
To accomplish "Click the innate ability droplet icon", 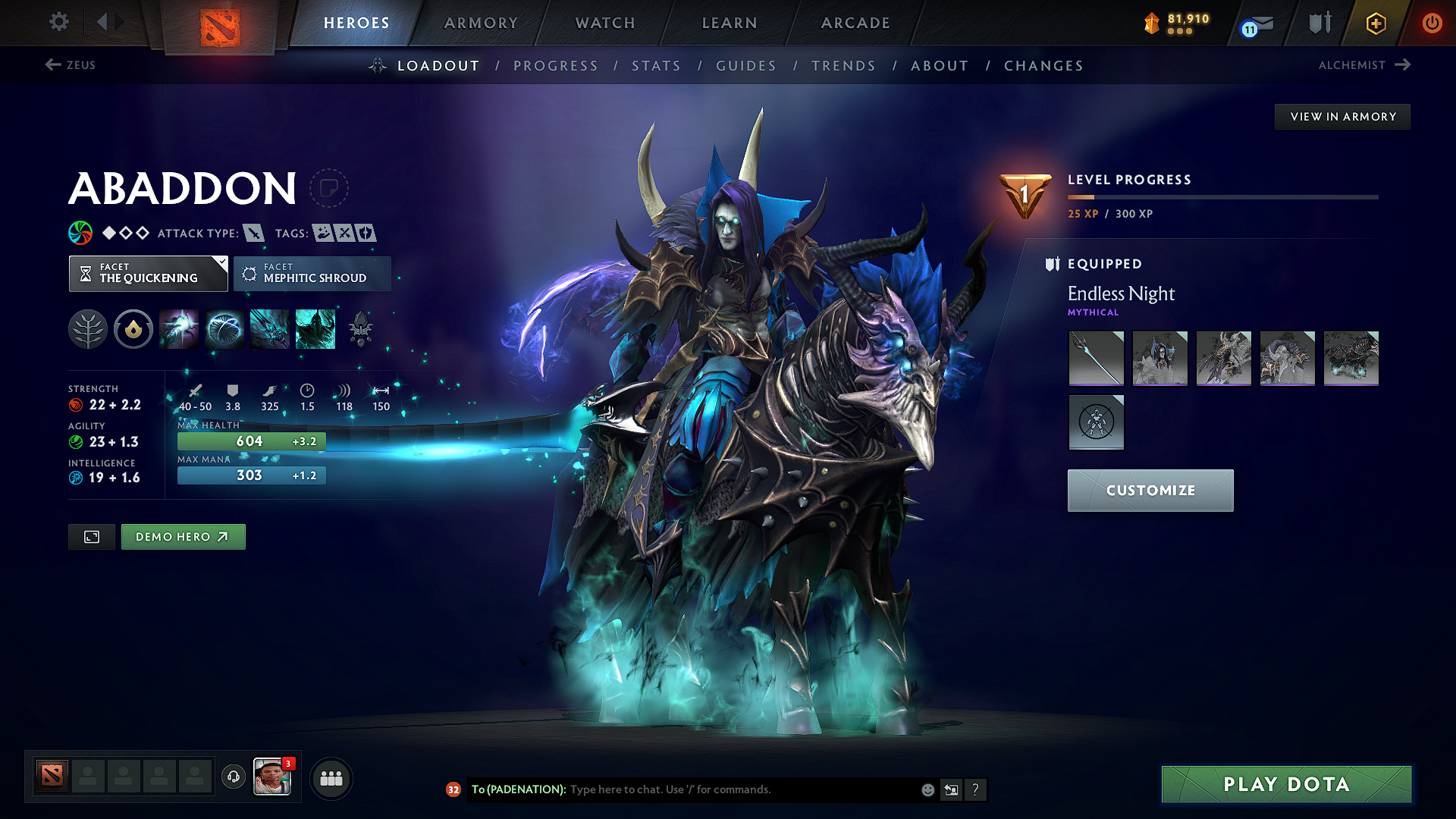I will tap(133, 328).
